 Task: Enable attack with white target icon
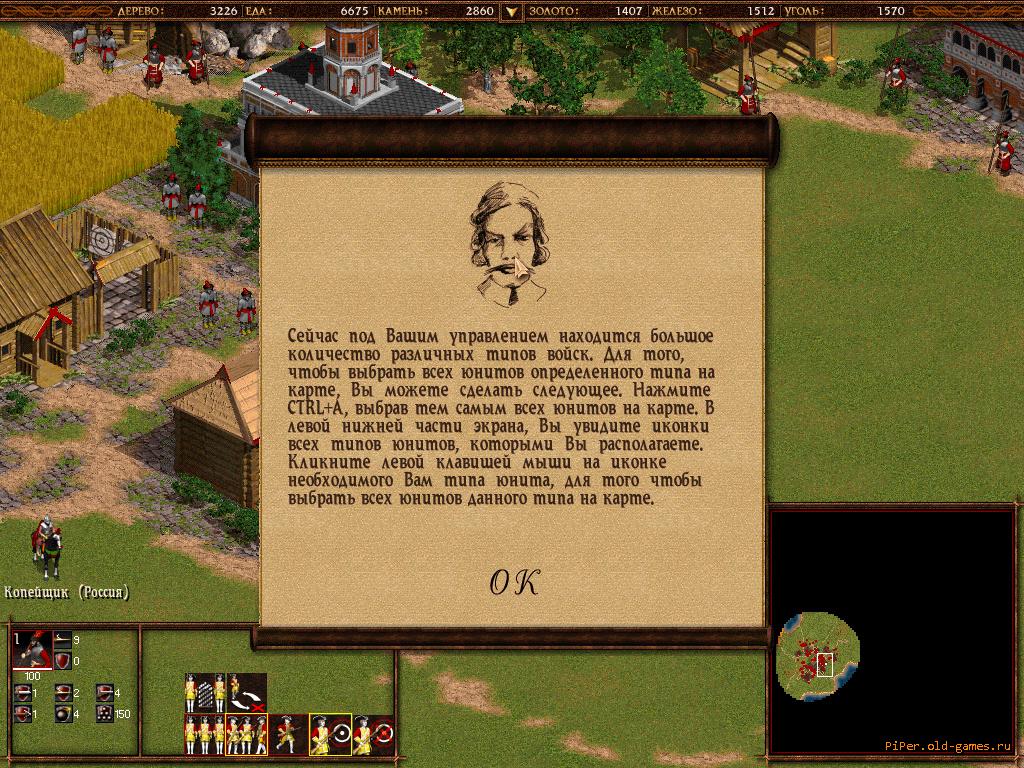(330, 735)
